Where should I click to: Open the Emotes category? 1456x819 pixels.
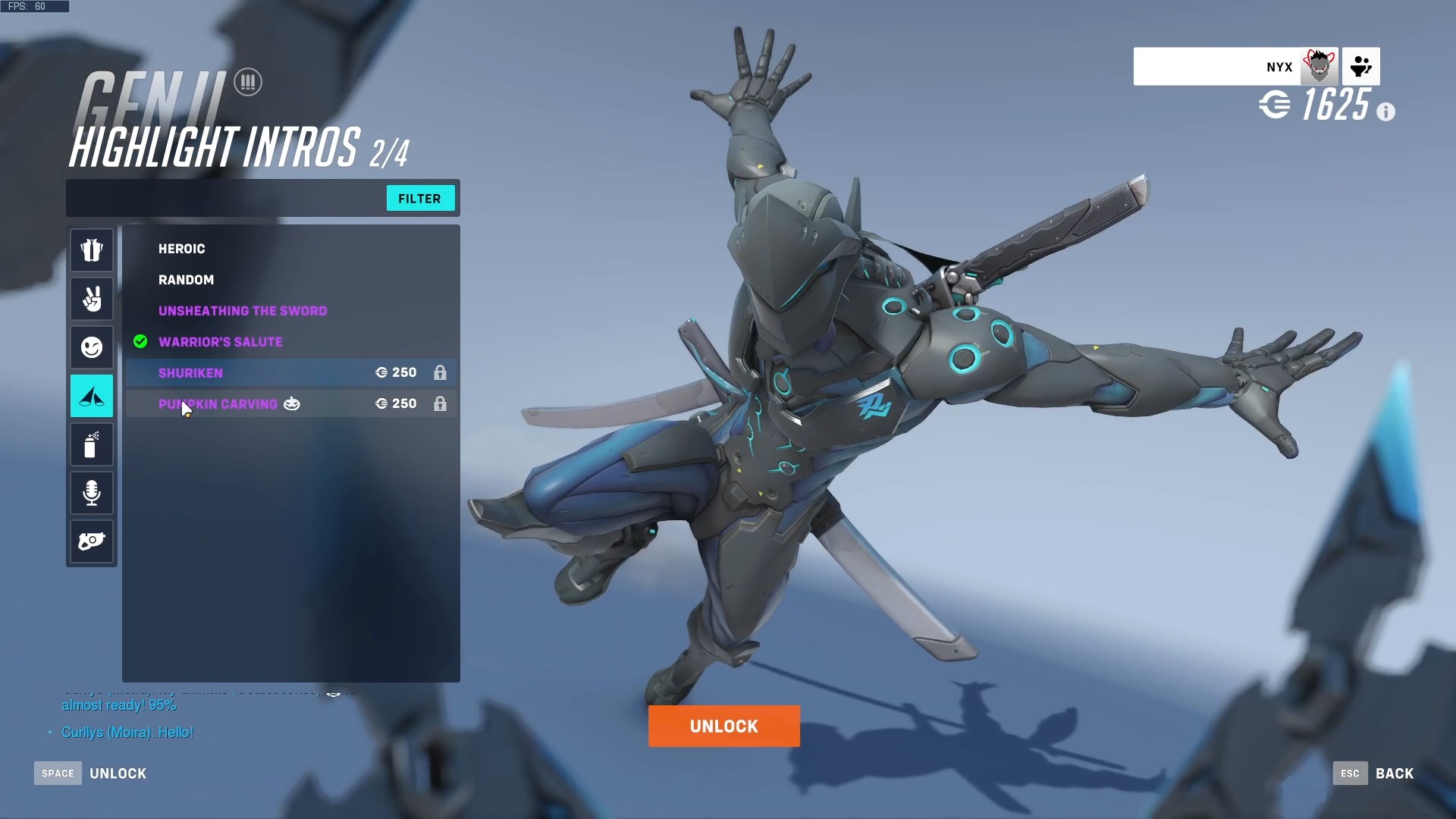click(x=91, y=347)
